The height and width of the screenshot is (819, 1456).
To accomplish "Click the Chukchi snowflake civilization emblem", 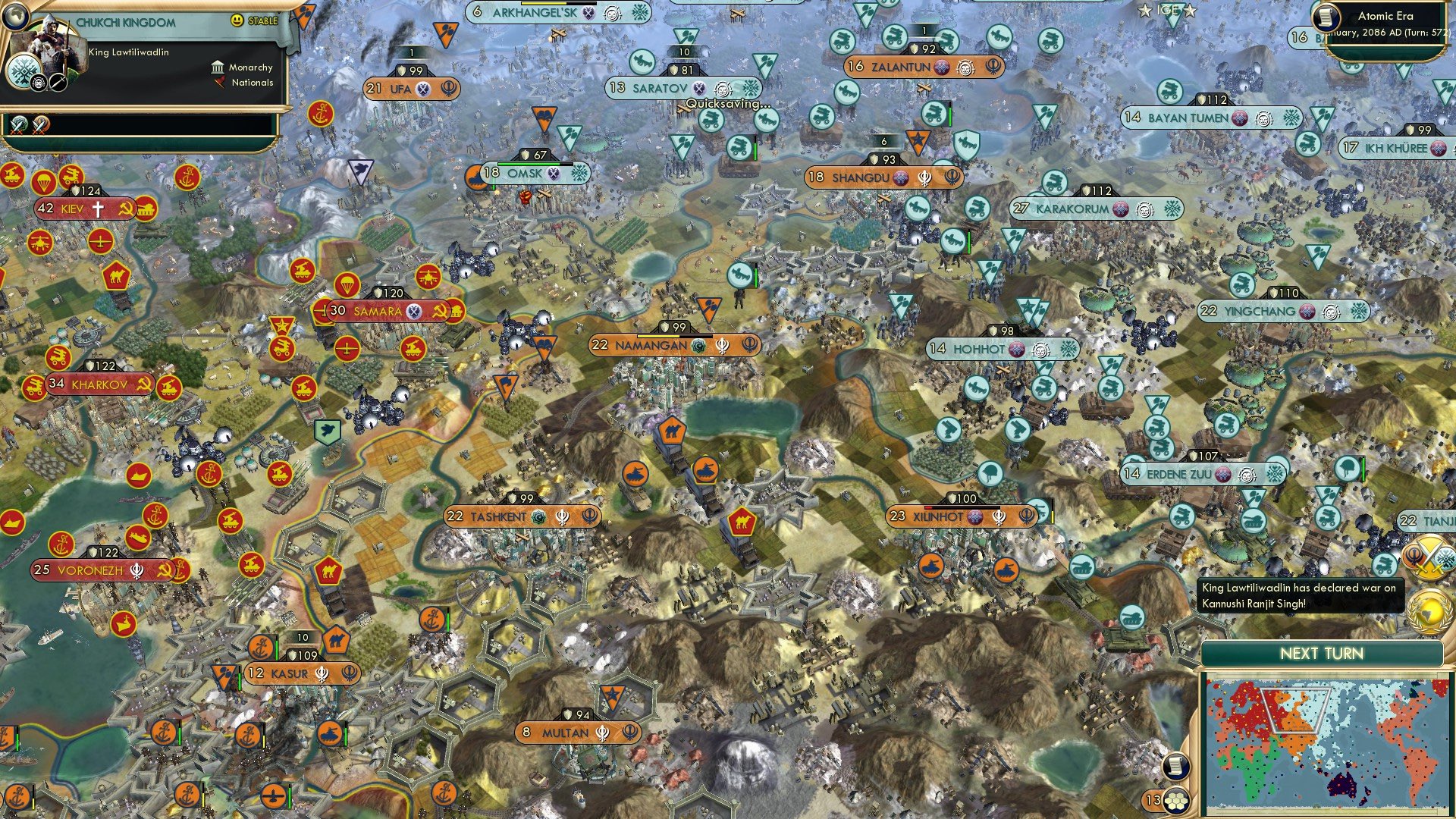I will (23, 72).
